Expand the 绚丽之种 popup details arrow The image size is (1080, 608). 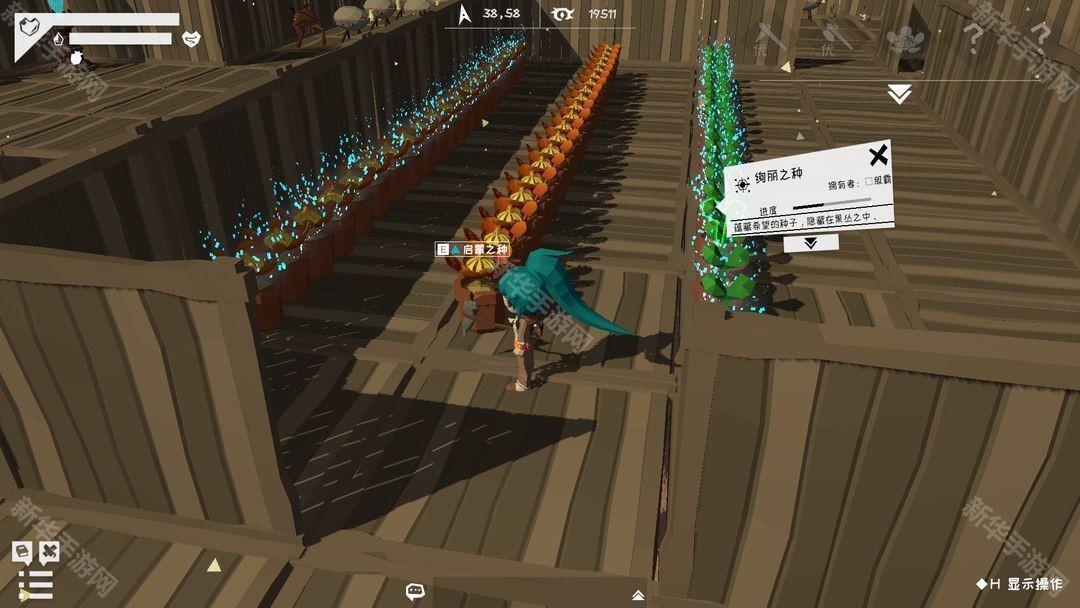point(809,242)
